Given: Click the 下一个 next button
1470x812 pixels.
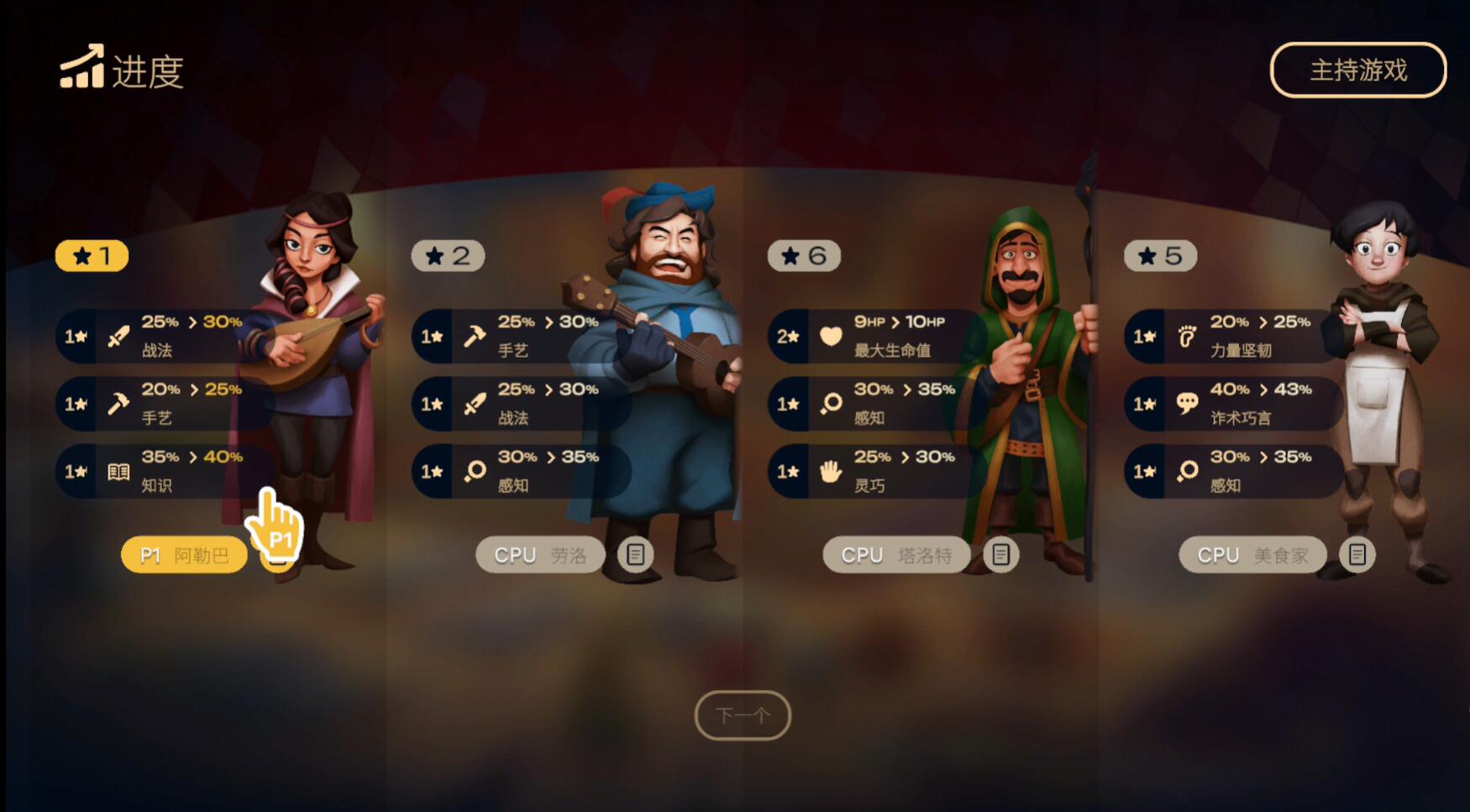Looking at the screenshot, I should click(x=743, y=715).
